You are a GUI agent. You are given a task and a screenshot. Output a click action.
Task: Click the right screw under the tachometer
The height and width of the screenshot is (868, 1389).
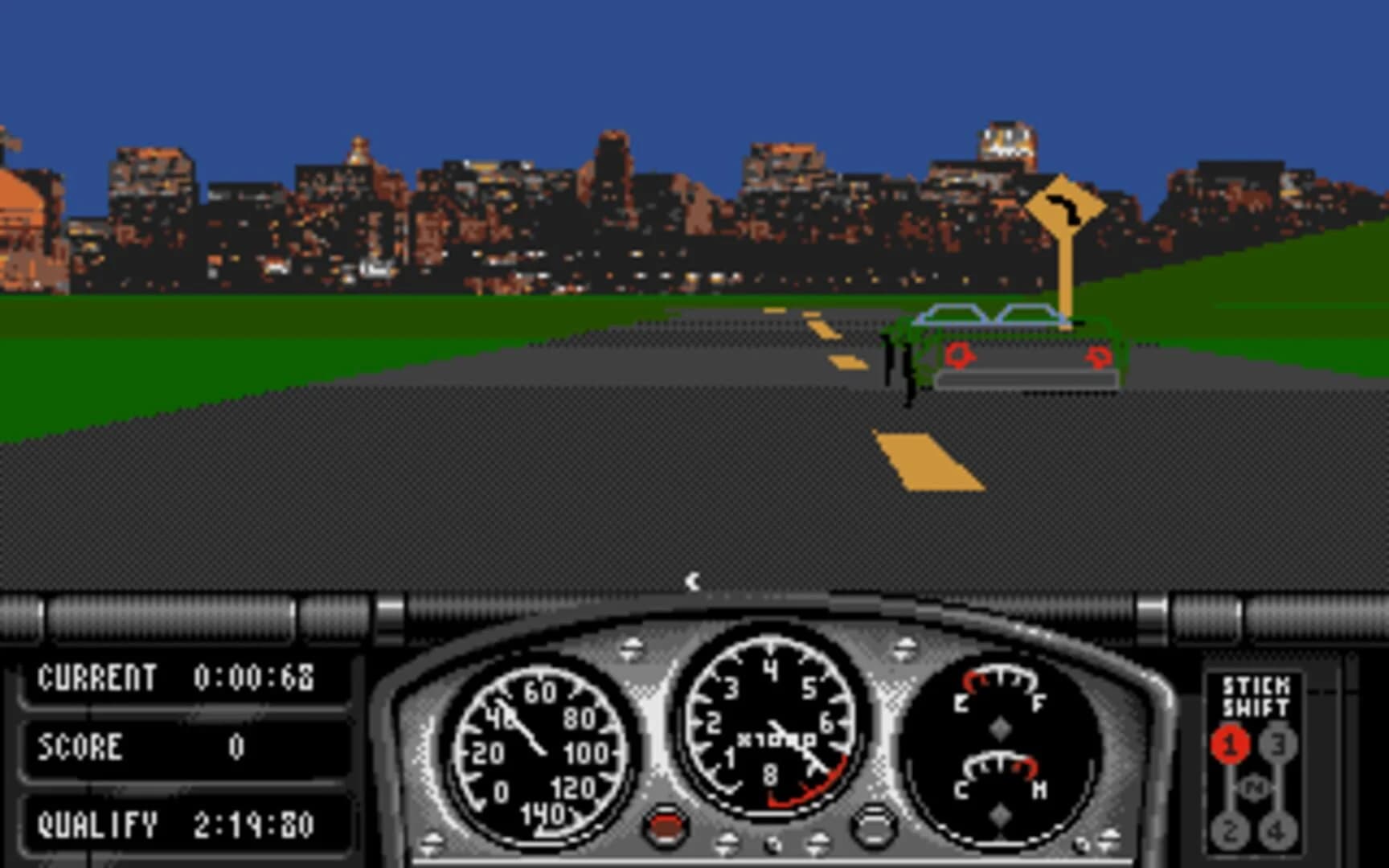point(820,841)
